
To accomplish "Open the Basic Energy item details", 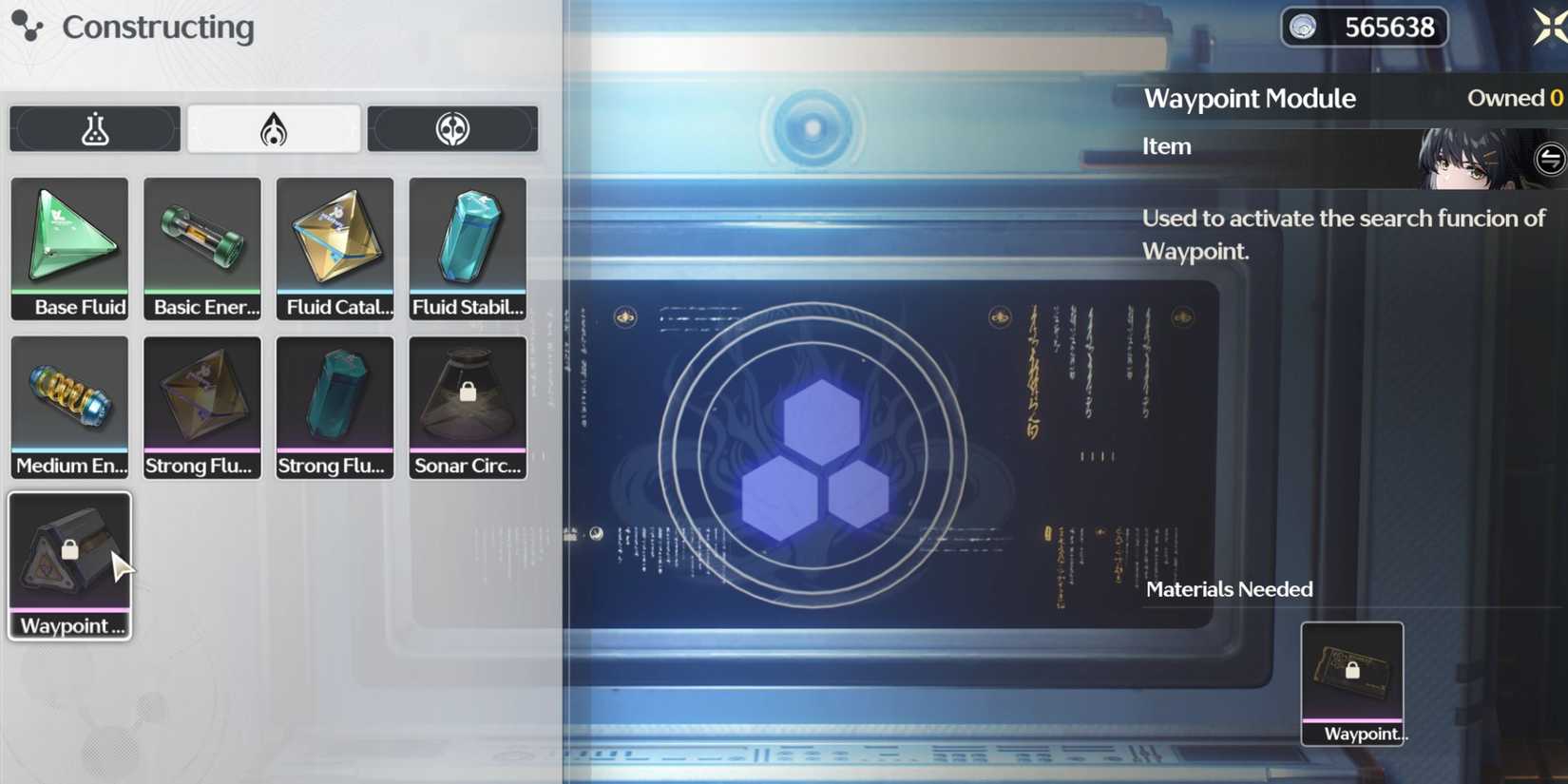I will pyautogui.click(x=201, y=247).
